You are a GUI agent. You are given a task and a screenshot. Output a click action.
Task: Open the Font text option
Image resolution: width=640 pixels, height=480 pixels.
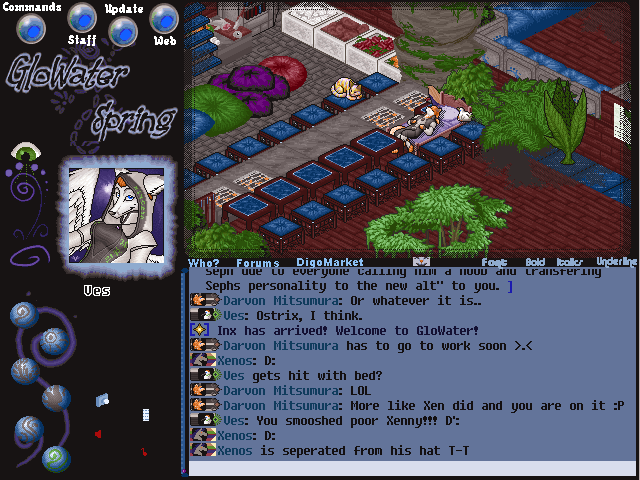[494, 262]
